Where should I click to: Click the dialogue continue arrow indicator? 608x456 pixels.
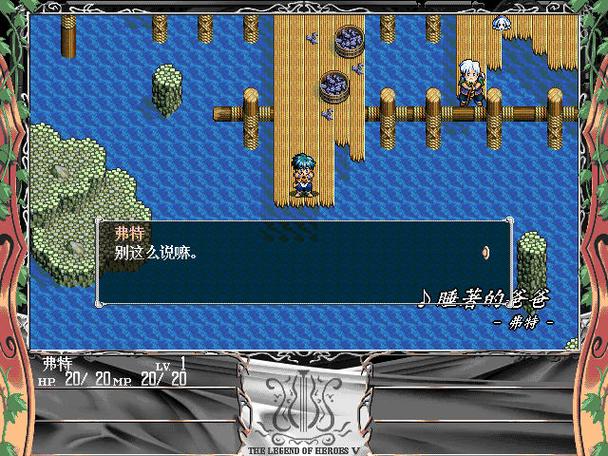coord(486,253)
